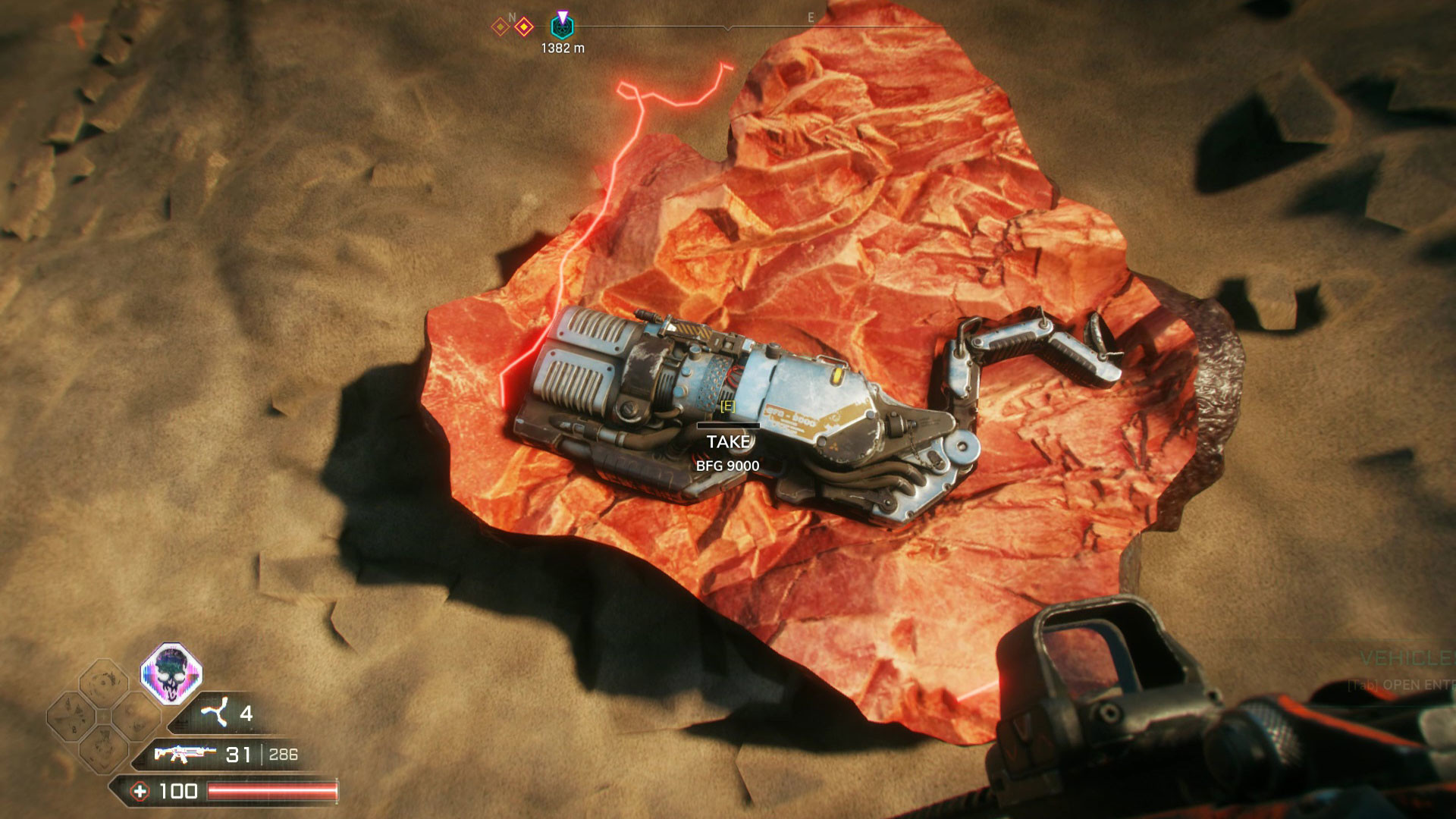Activate the skull Overdrive icon
Screen dimensions: 1456x819
point(171,673)
